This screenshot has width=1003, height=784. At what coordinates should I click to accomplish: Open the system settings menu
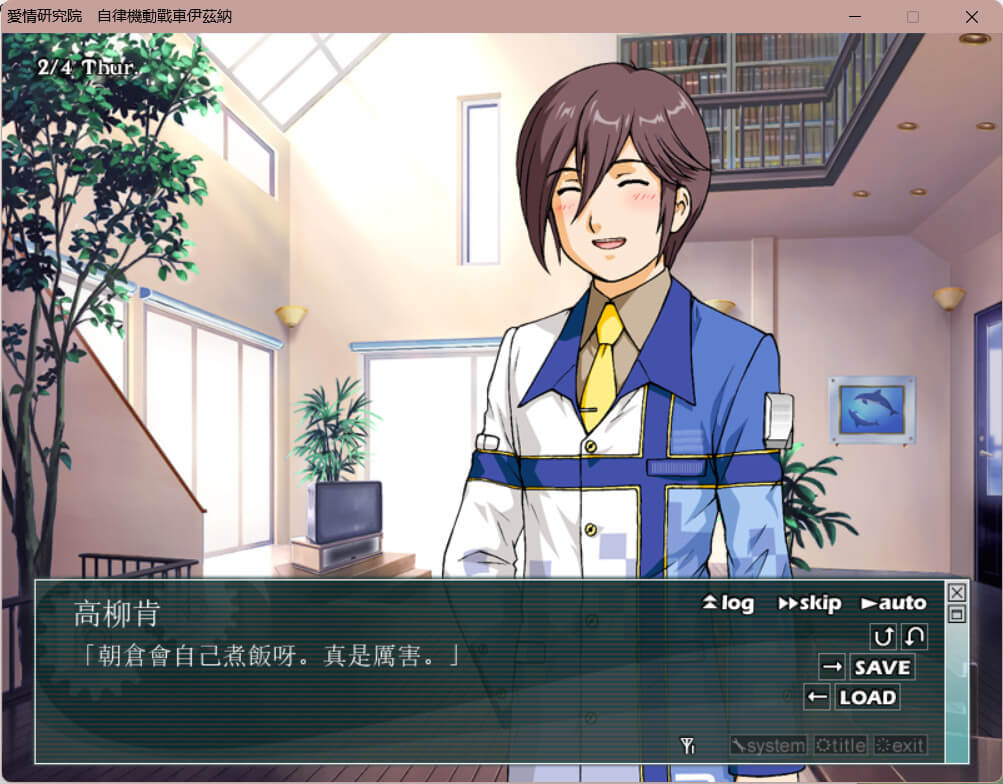(768, 745)
